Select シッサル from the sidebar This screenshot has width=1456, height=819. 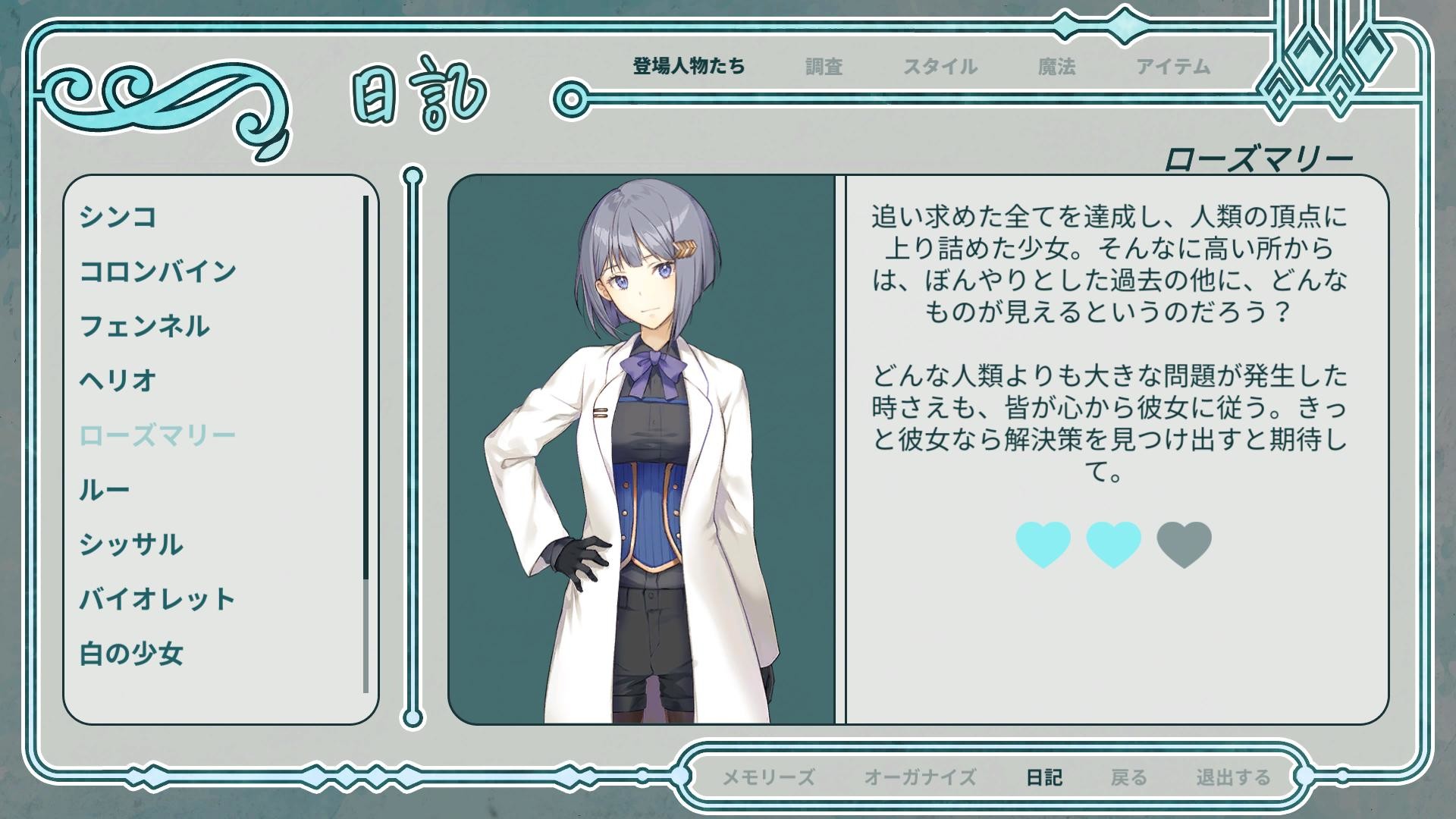coord(133,544)
